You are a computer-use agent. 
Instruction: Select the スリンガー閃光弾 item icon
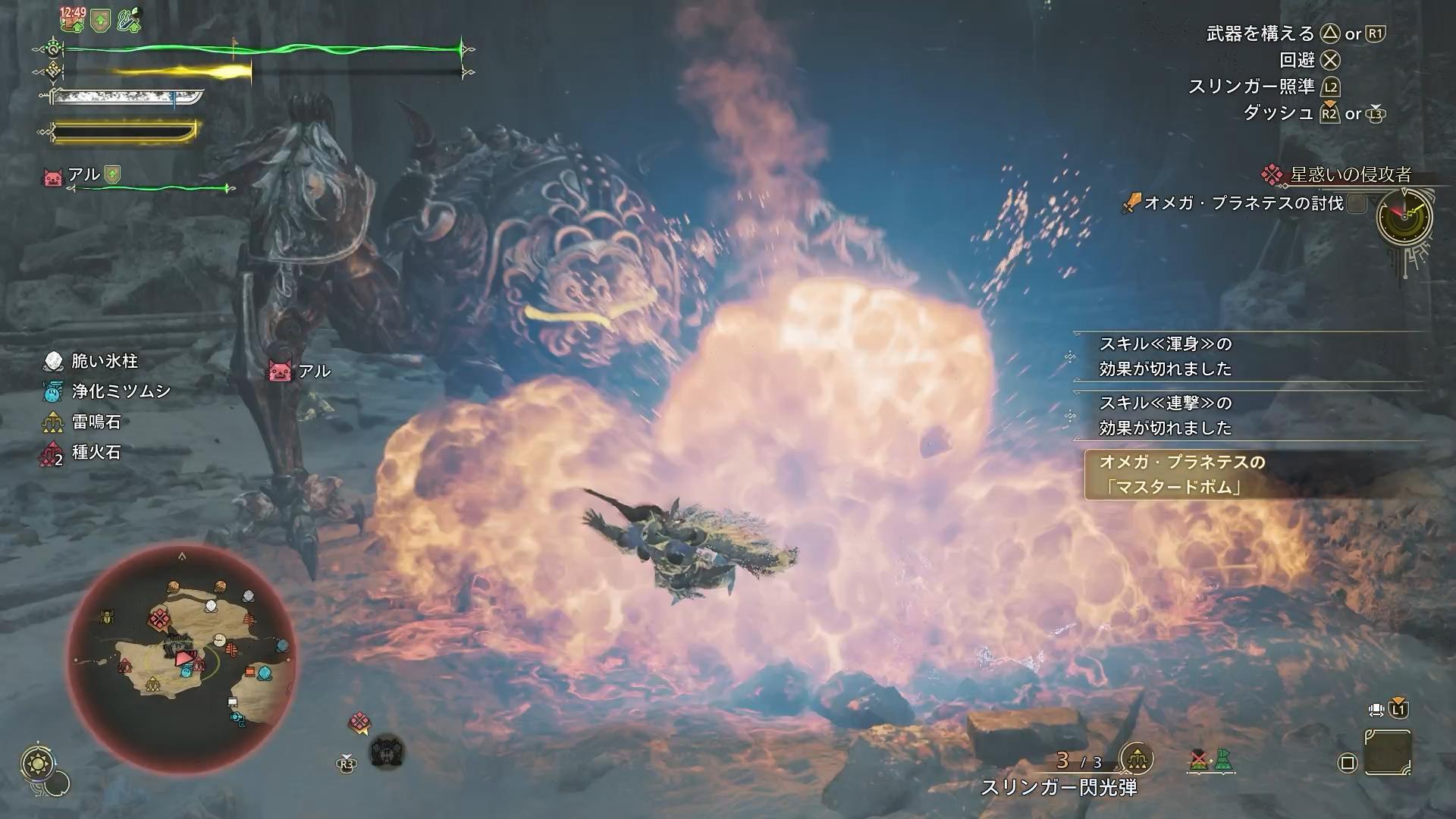point(1135,758)
